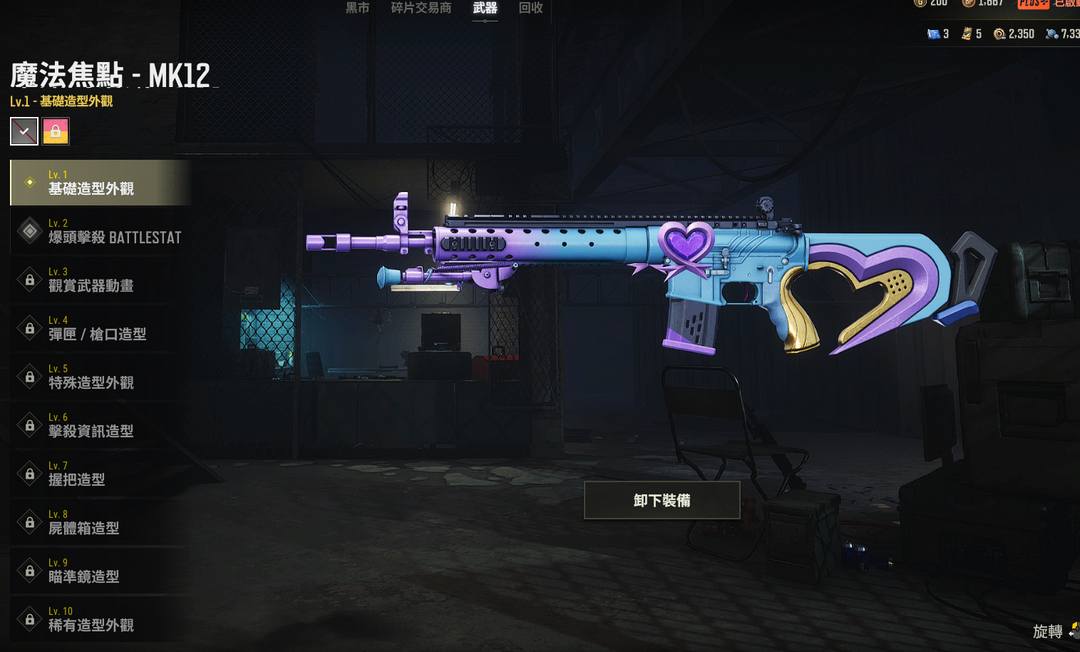Pick Lv.6 擊殺資訊造型 entry
The image size is (1080, 652).
tap(98, 425)
